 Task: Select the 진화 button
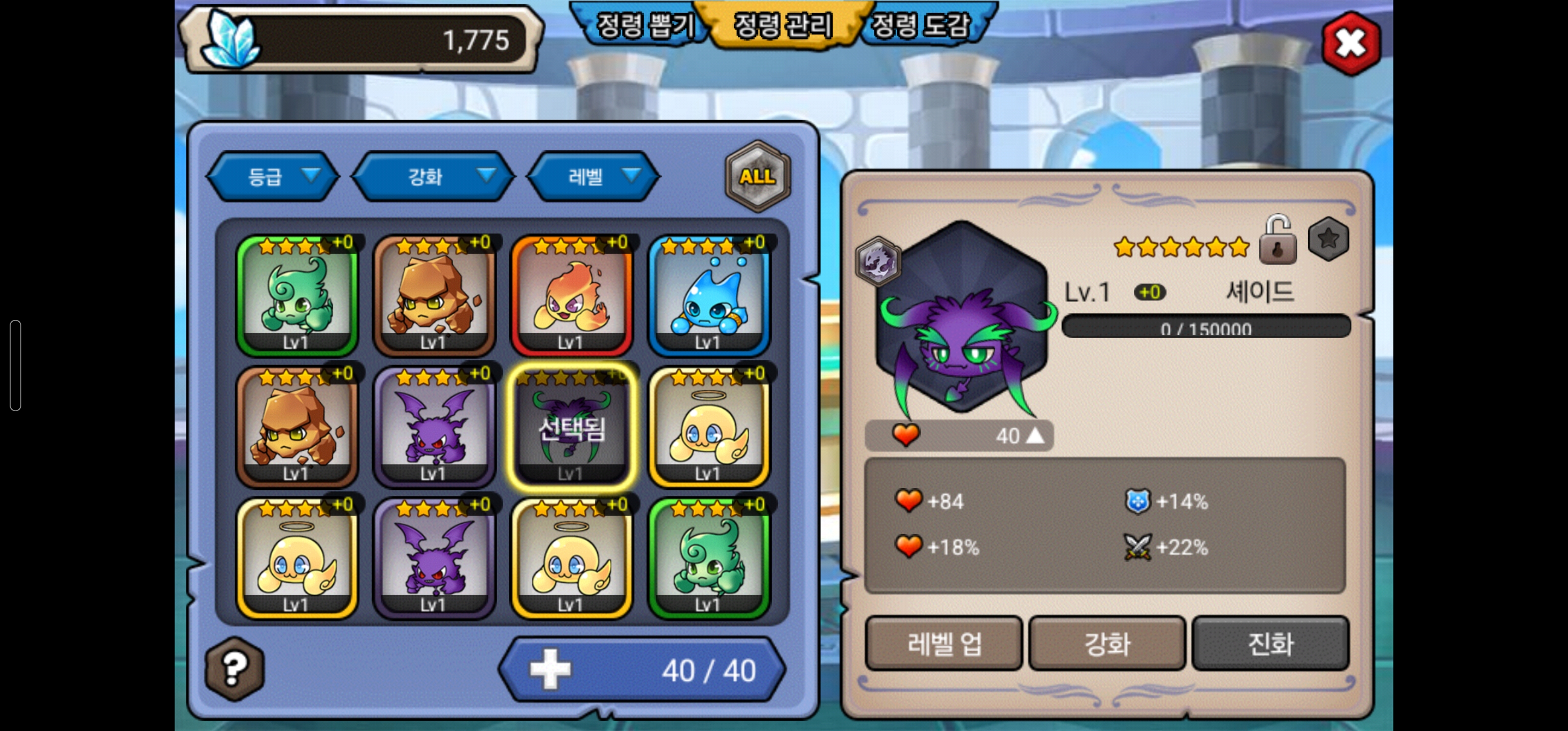tap(1270, 643)
